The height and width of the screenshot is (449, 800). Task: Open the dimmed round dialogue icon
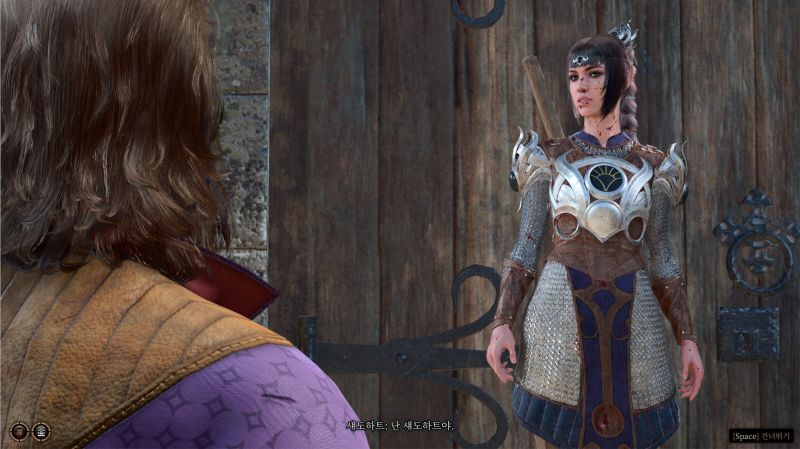pyautogui.click(x=18, y=431)
